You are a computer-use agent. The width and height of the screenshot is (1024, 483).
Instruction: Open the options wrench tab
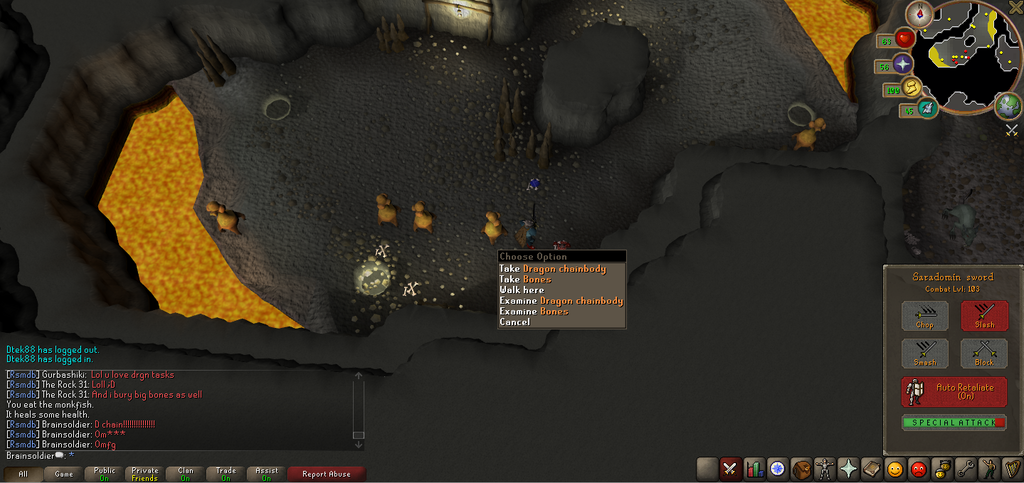click(x=964, y=468)
